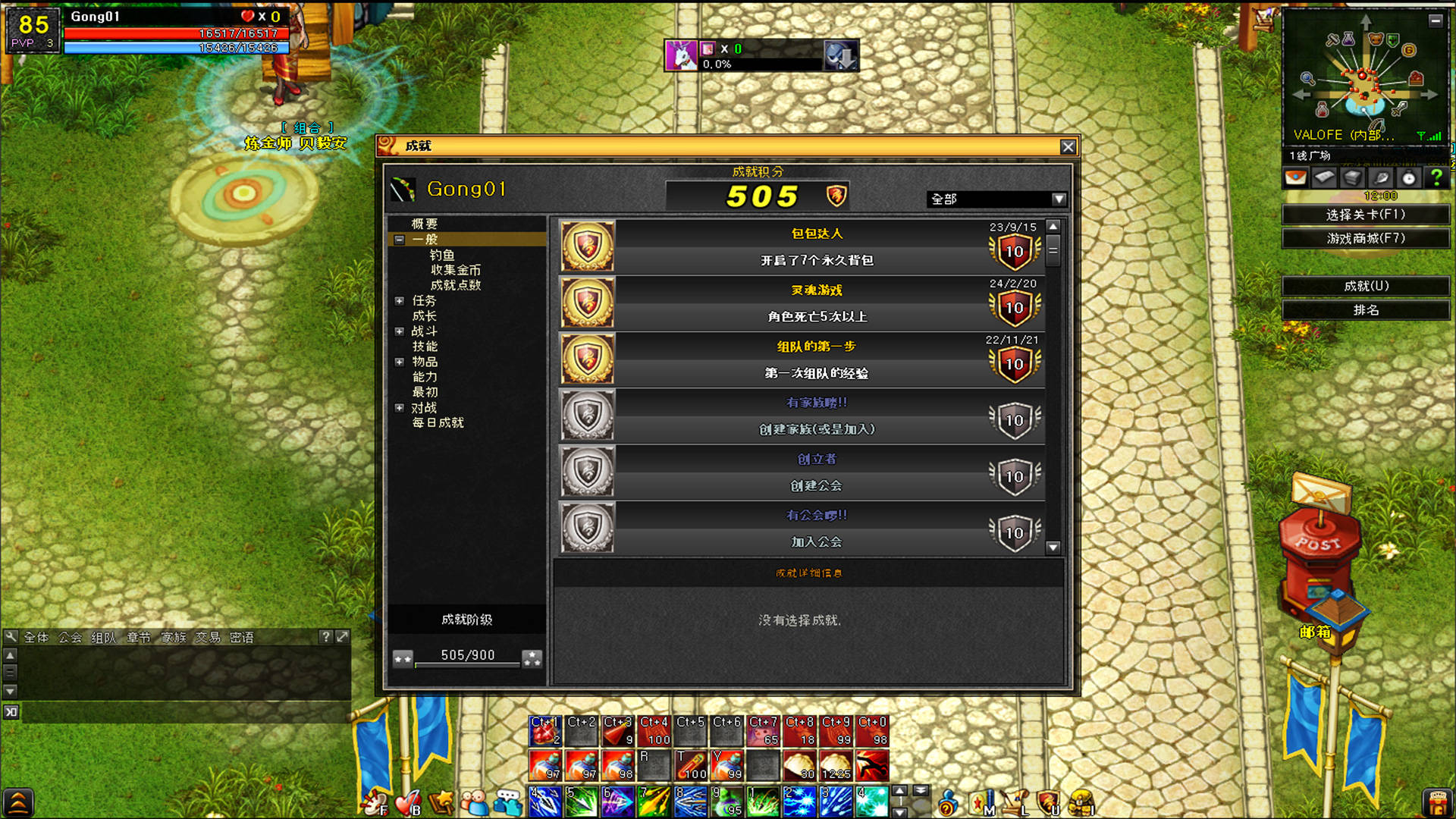1456x819 pixels.
Task: Select the 概要 overview category
Action: pos(425,224)
